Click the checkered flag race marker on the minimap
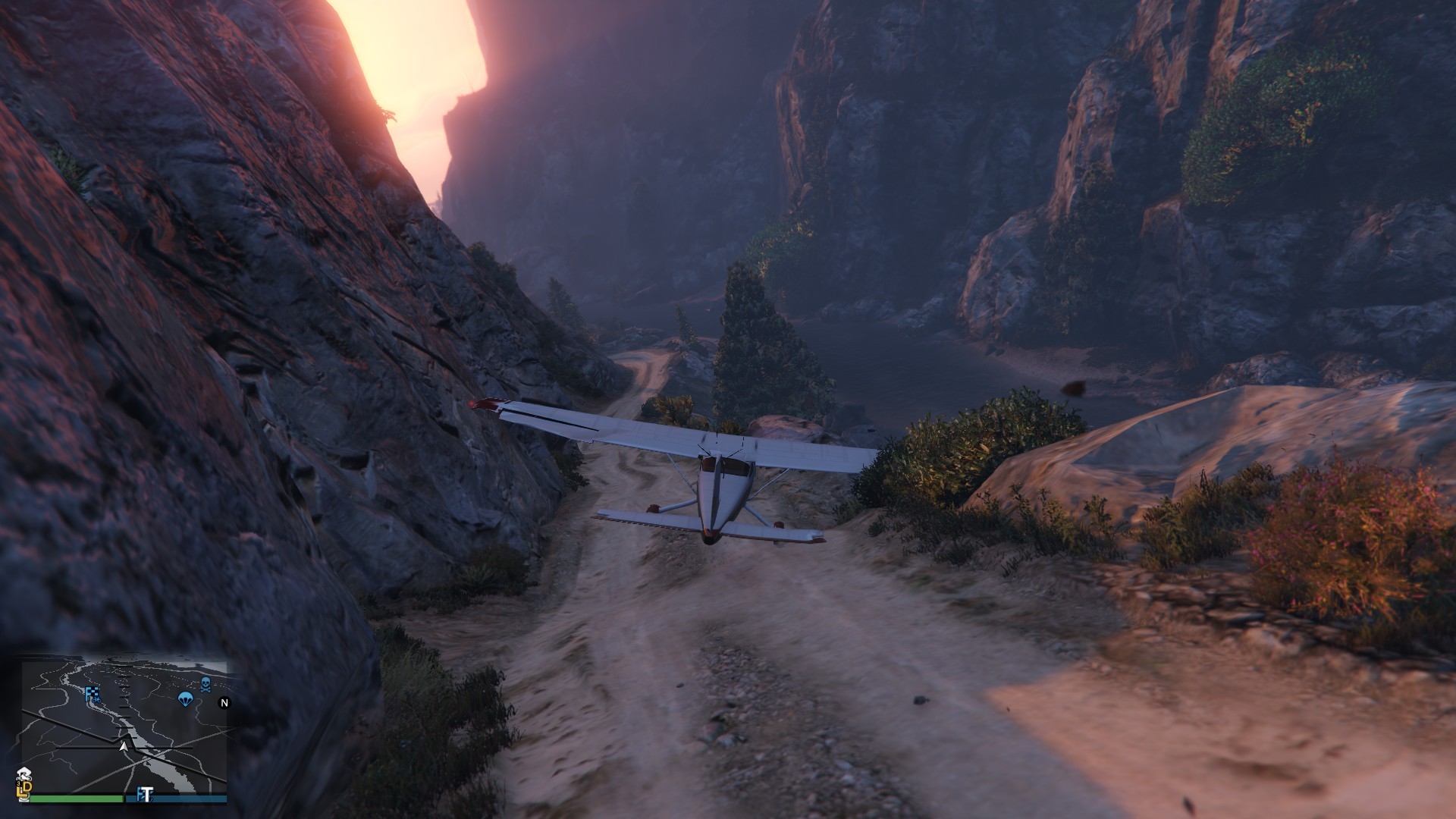The image size is (1456, 819). pos(93,693)
